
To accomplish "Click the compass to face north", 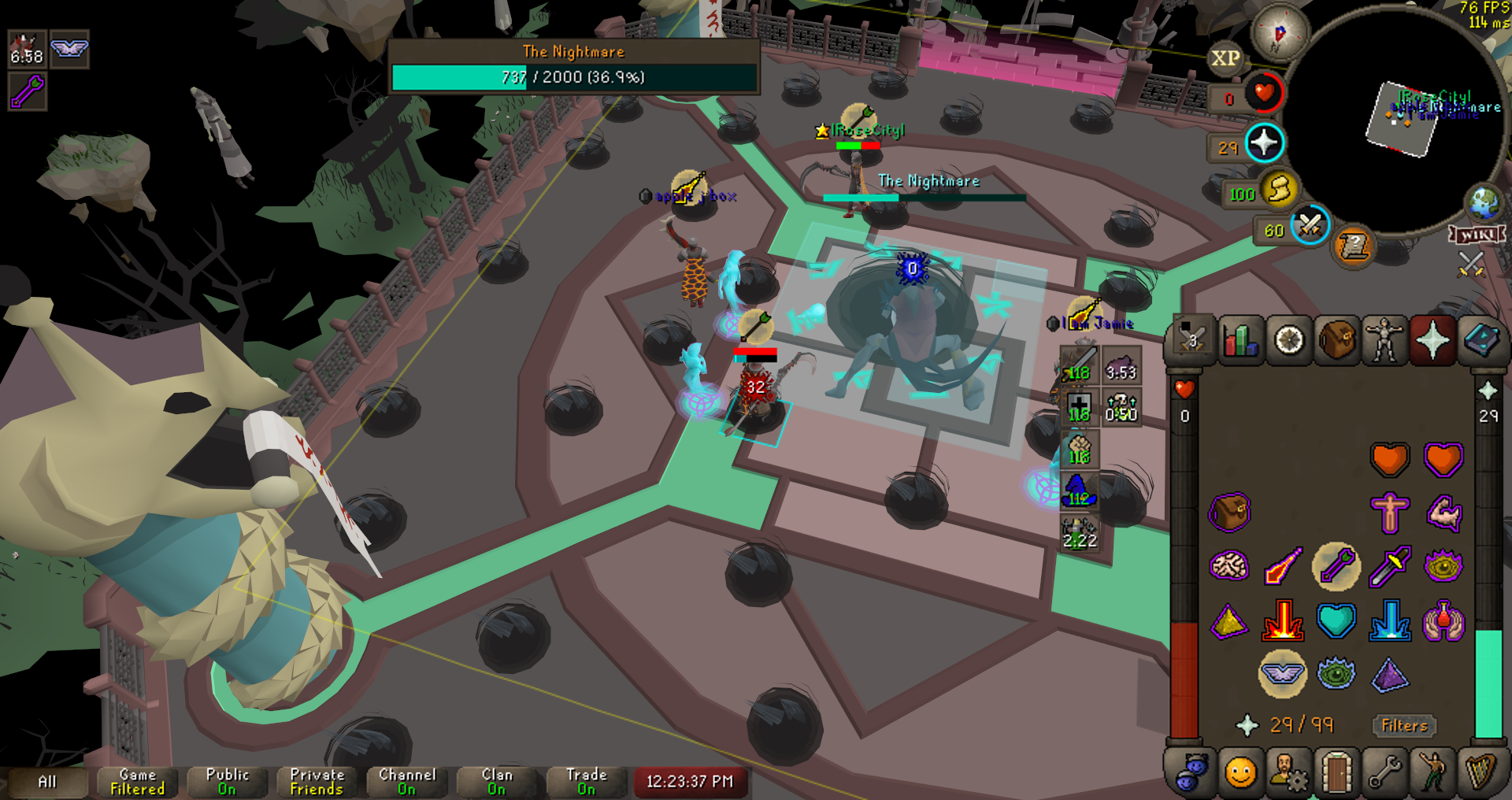I will click(1279, 33).
